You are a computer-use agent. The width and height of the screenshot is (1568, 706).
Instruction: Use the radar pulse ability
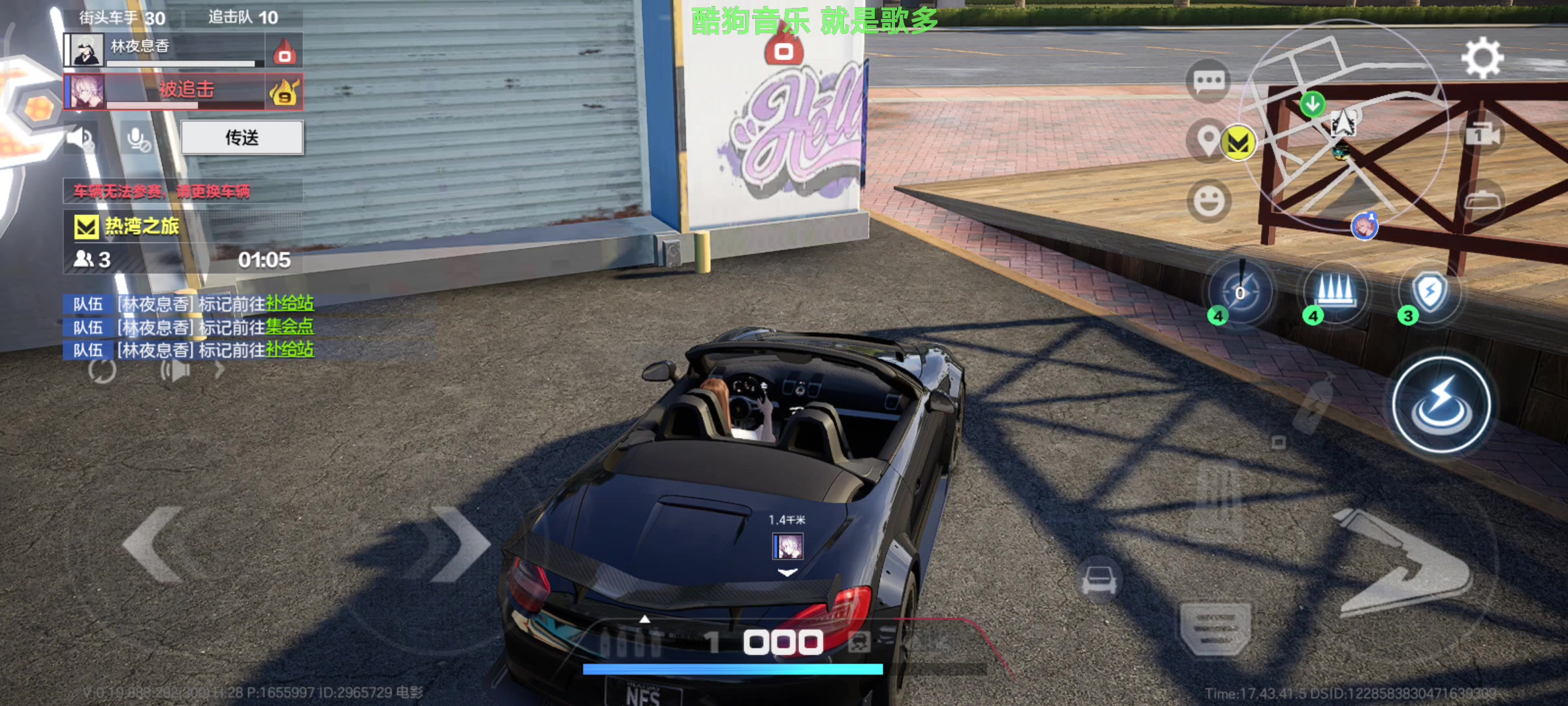[x=1240, y=292]
